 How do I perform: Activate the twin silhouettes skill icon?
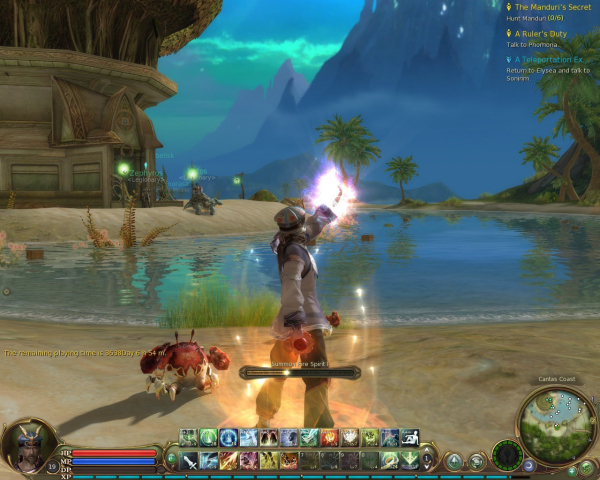(269, 437)
